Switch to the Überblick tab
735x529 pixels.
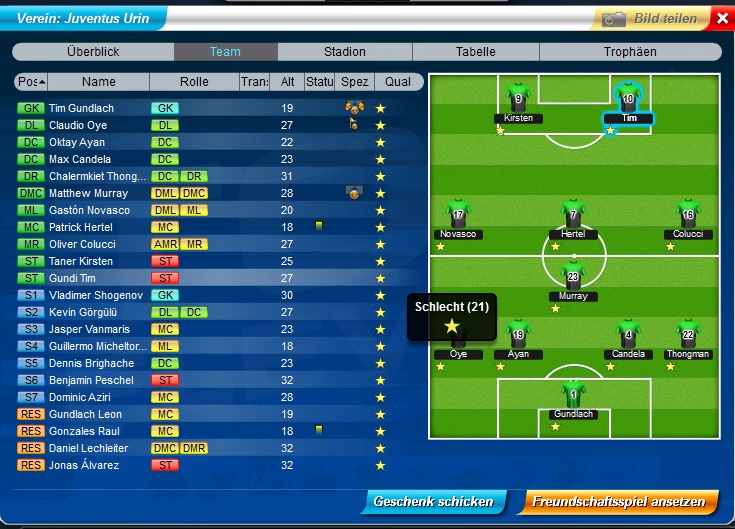pyautogui.click(x=93, y=52)
